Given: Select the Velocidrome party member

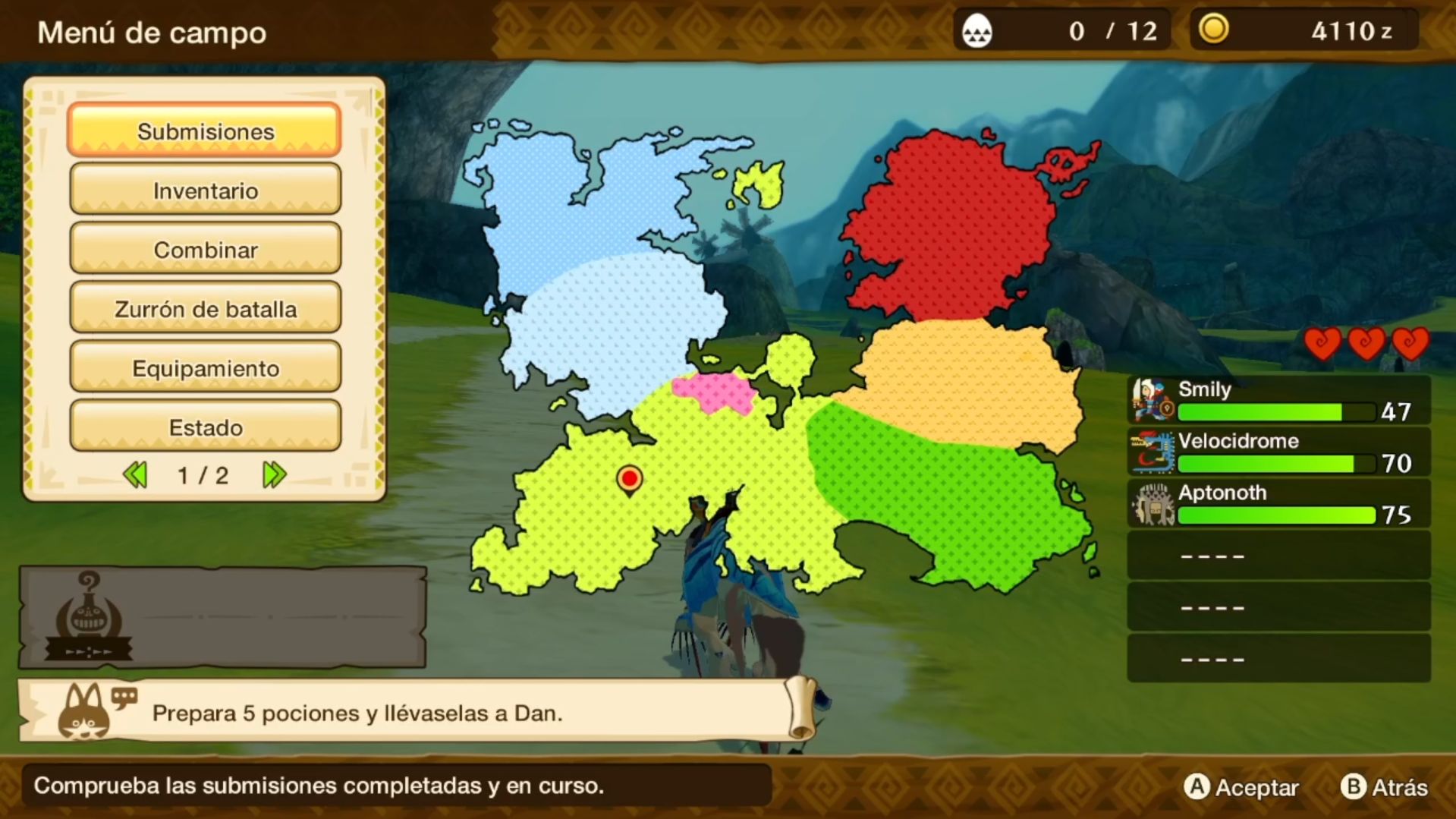Looking at the screenshot, I should (1278, 452).
